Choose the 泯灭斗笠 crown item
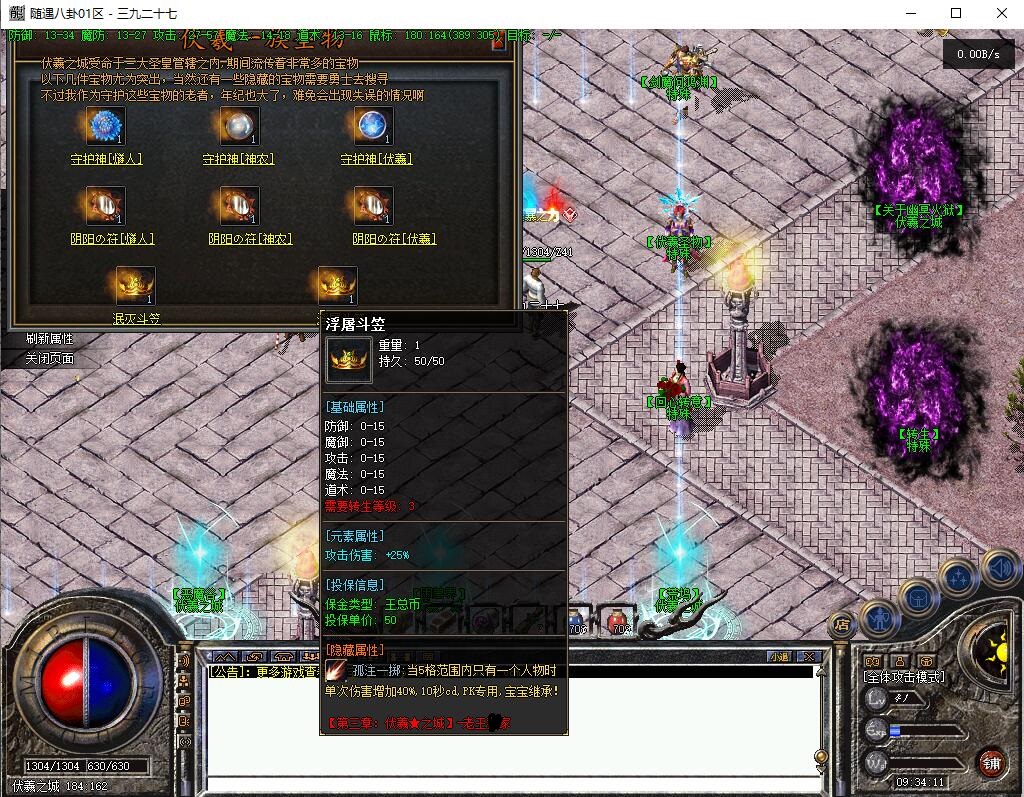The image size is (1024, 797). (x=135, y=286)
